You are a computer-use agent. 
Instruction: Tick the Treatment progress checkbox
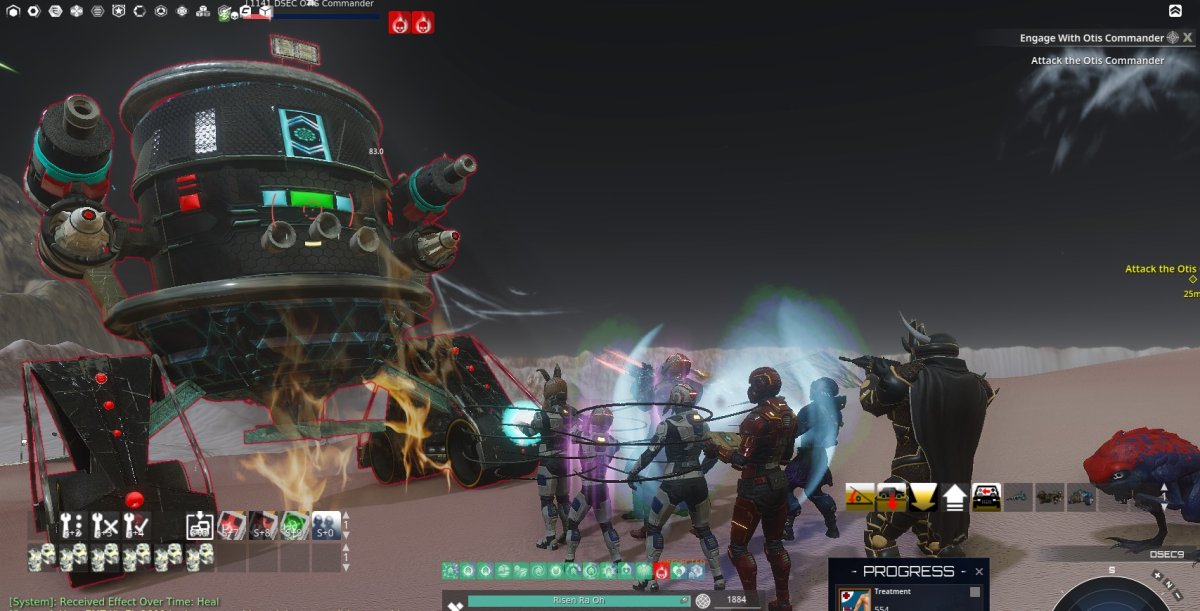coord(975,592)
